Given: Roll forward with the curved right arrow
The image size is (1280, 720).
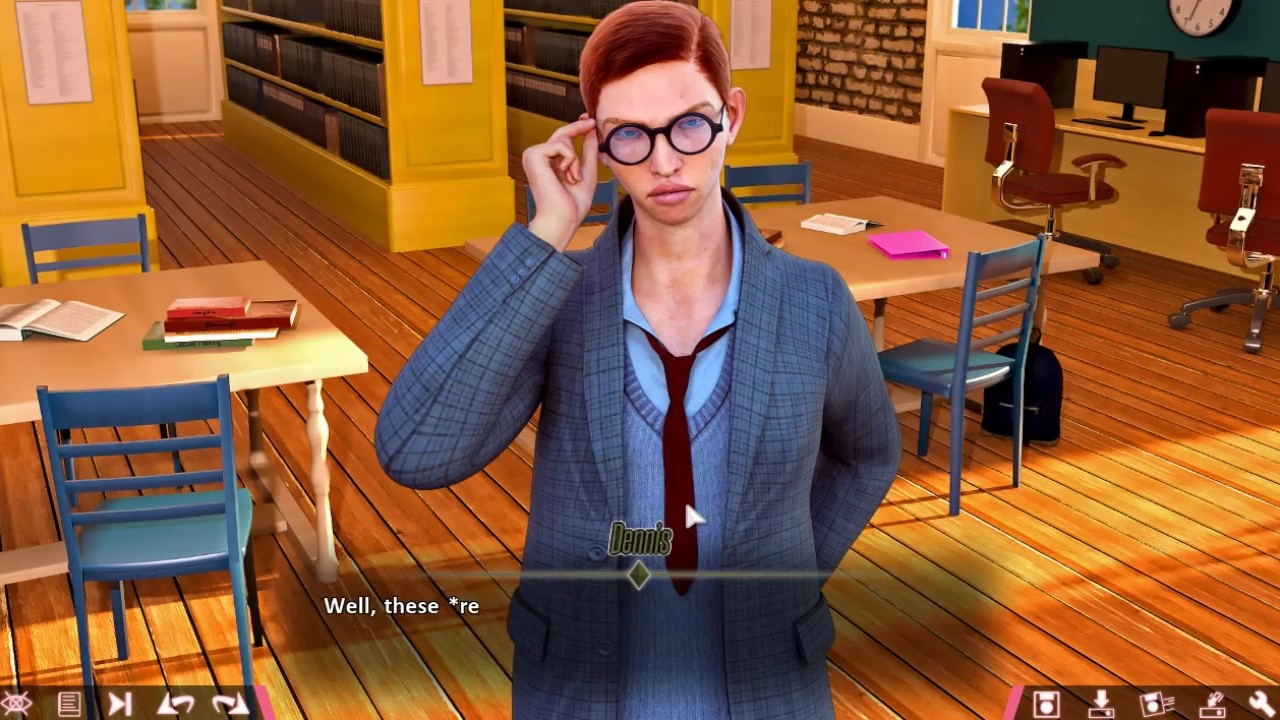Looking at the screenshot, I should (x=229, y=704).
